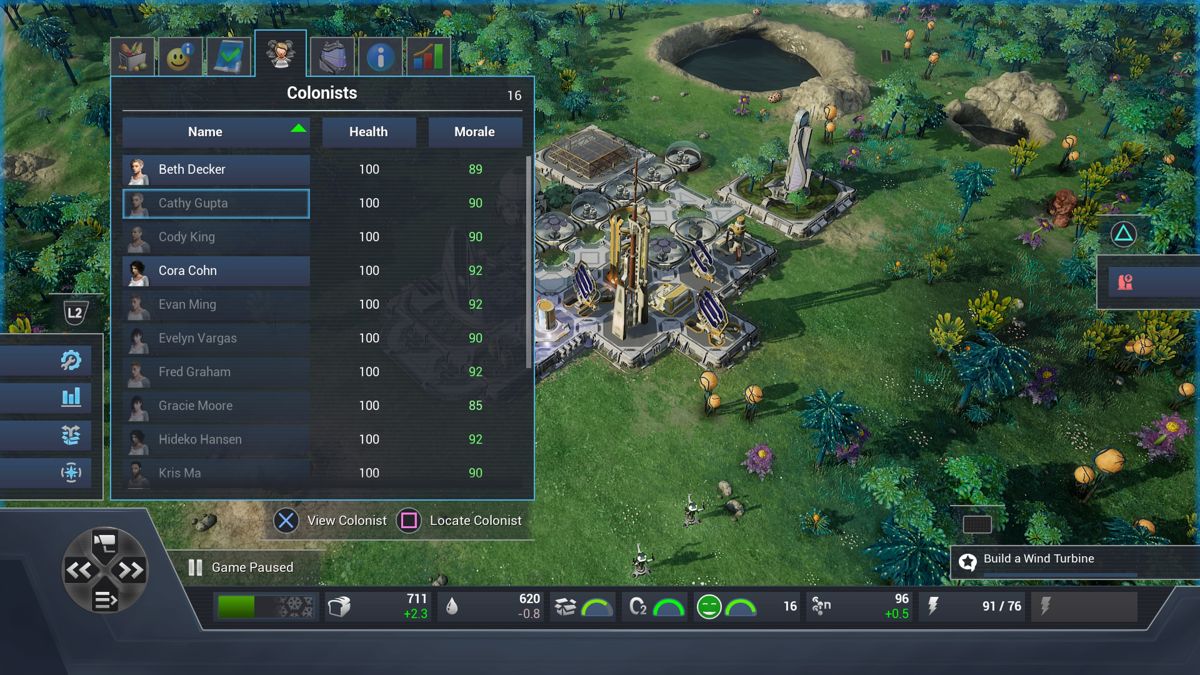1200x675 pixels.
Task: Open the wrench gear side menu button
Action: (x=70, y=360)
